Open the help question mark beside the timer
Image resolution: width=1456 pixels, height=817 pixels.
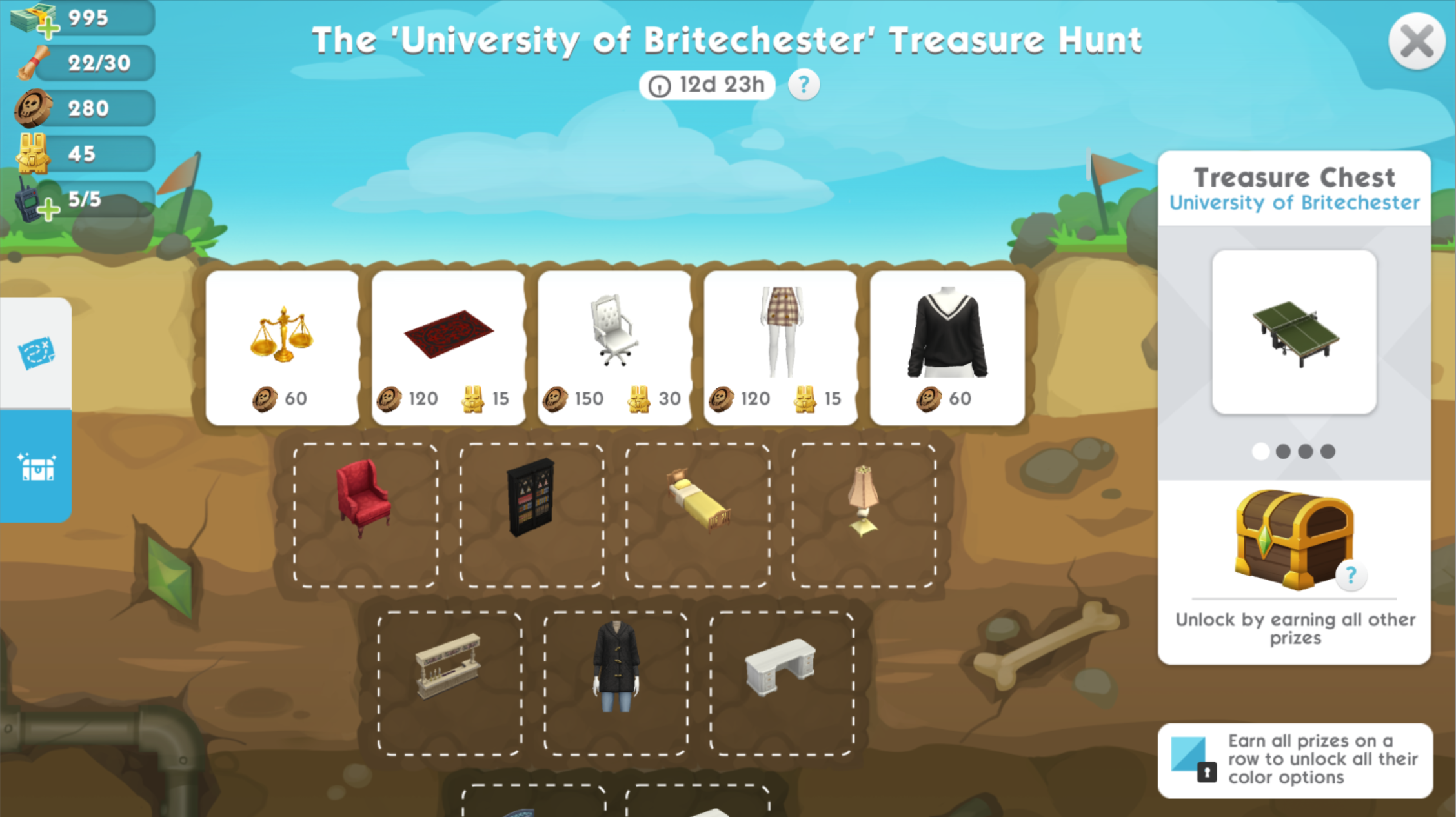point(804,85)
